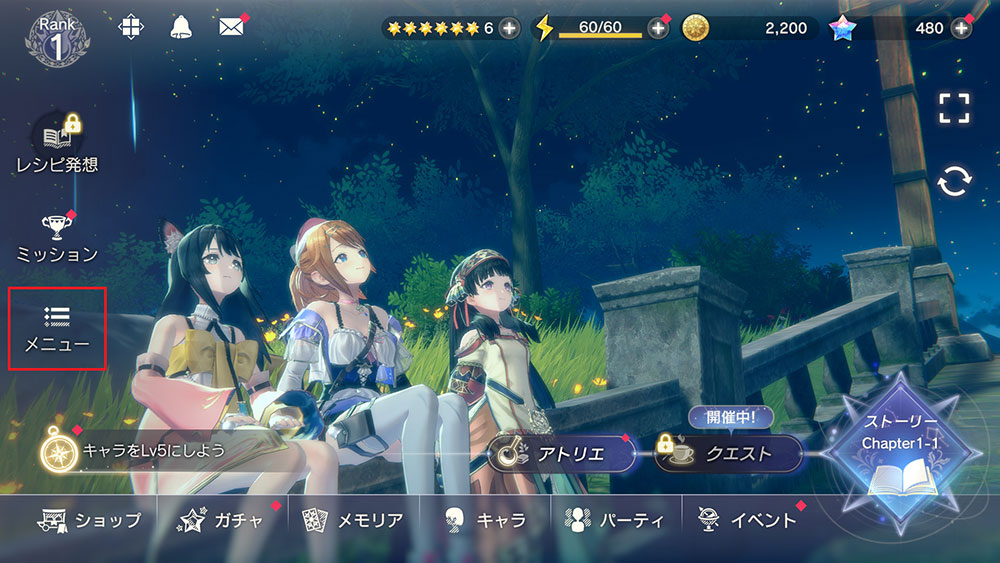Open the ガチャ gacha screen
The height and width of the screenshot is (563, 1000).
click(224, 520)
